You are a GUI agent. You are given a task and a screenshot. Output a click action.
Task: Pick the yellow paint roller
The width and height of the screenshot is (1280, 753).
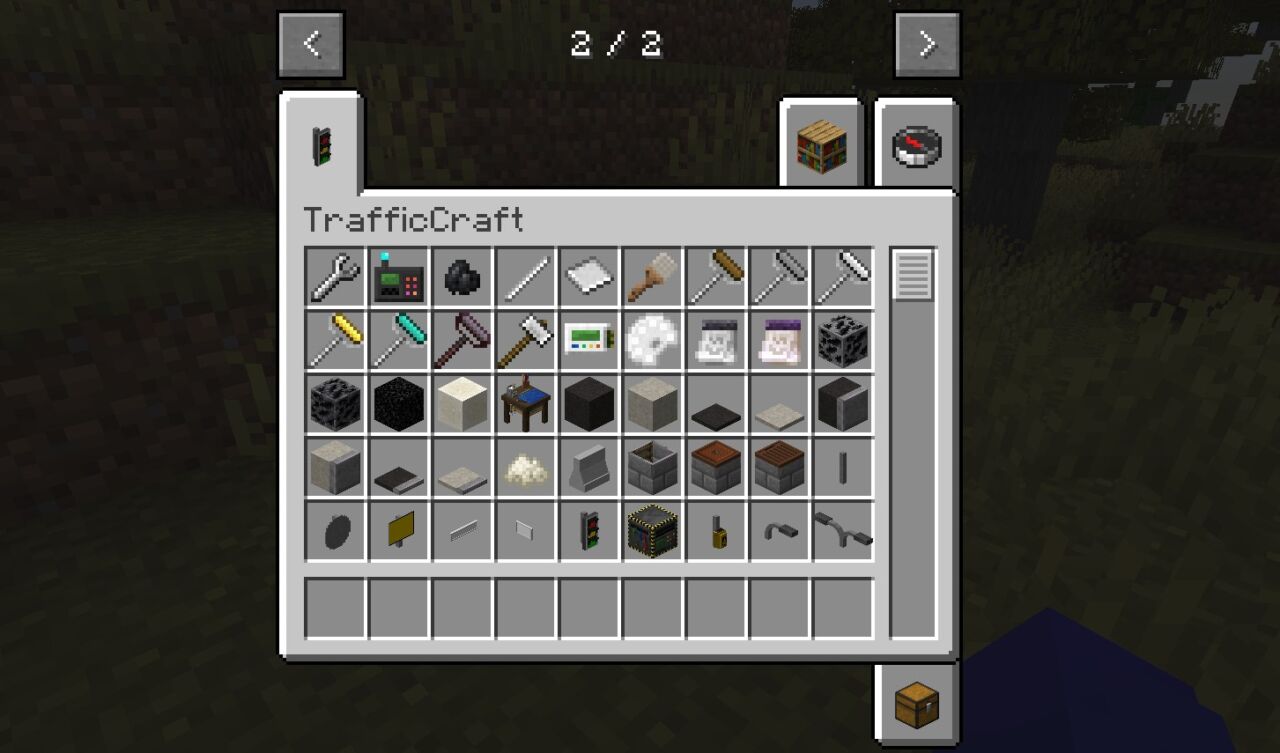point(334,341)
